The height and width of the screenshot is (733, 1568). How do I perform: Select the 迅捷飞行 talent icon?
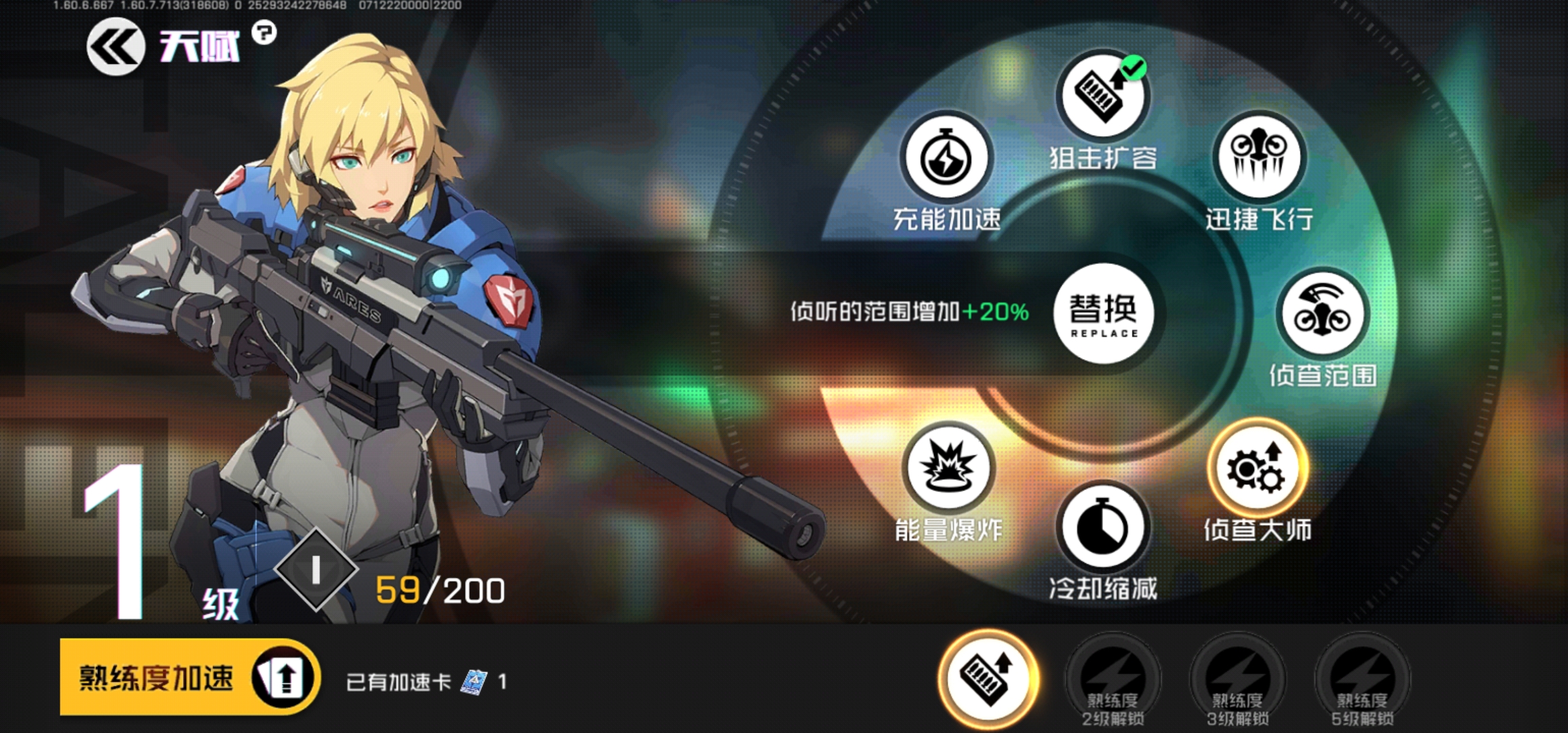click(1258, 157)
